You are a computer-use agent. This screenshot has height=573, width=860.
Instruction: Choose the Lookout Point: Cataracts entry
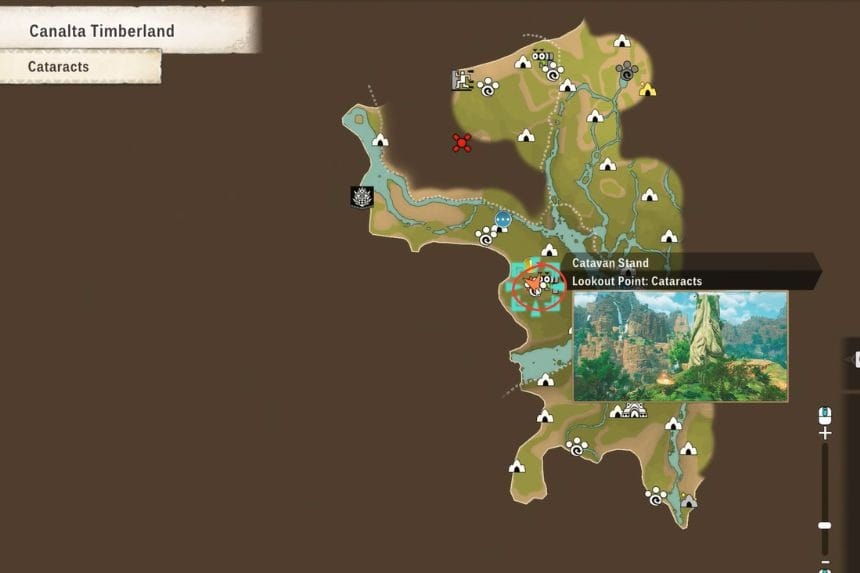point(636,281)
